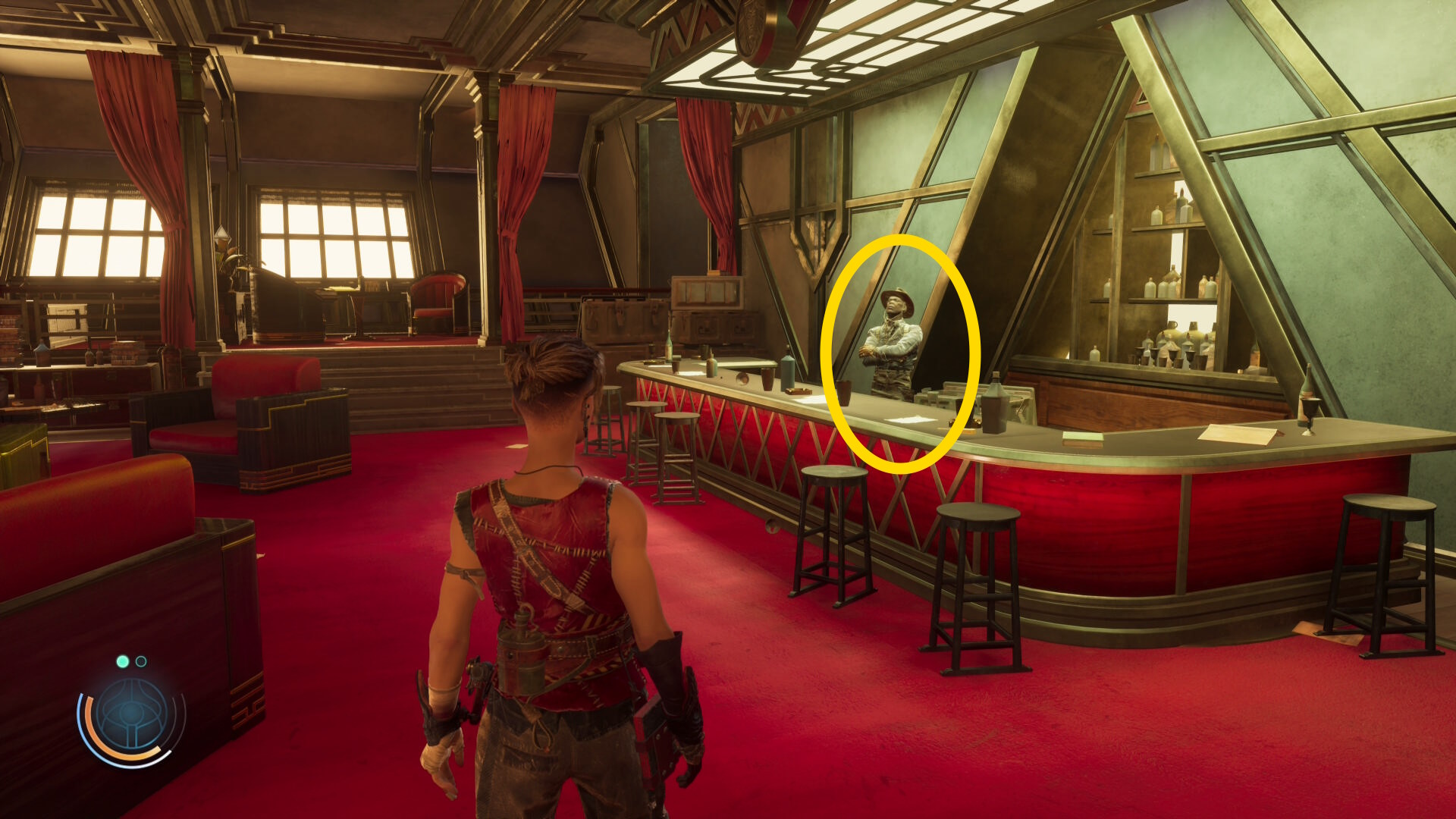Screen dimensions: 1456x819
Task: Click the circular emblem inside the HUD gauge
Action: tap(131, 714)
